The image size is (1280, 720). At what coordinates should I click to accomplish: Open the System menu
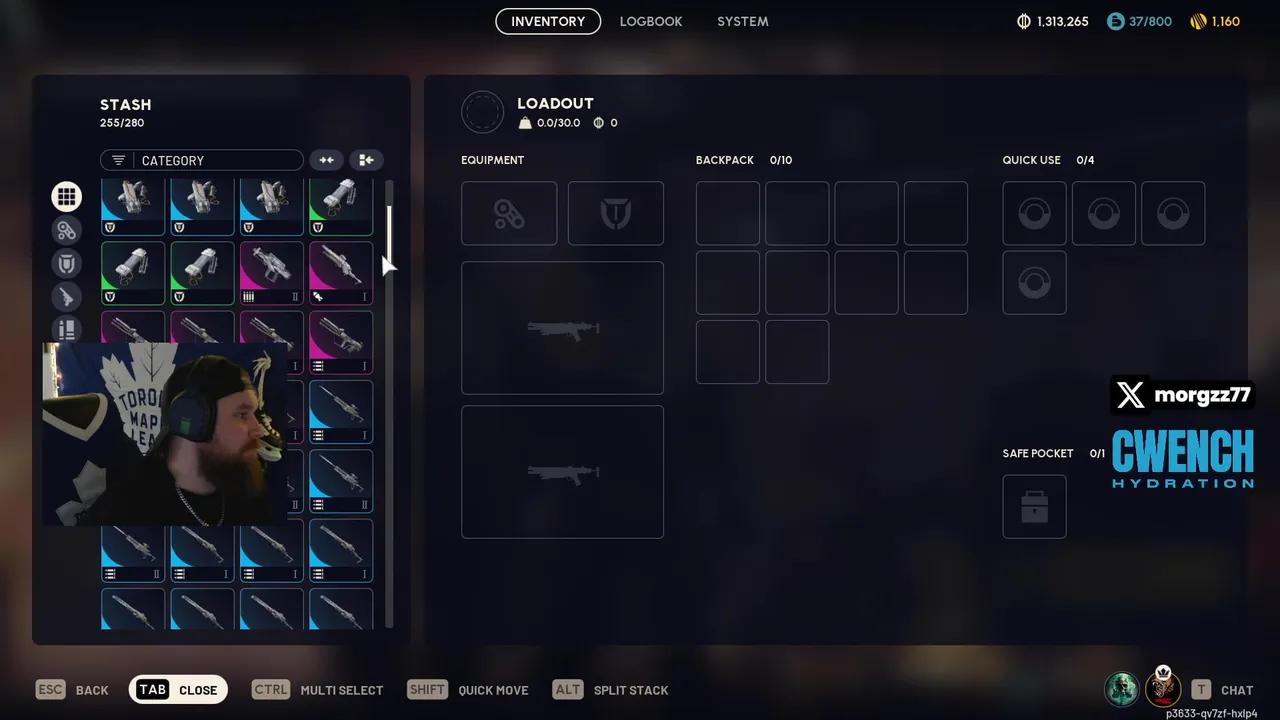click(x=742, y=21)
